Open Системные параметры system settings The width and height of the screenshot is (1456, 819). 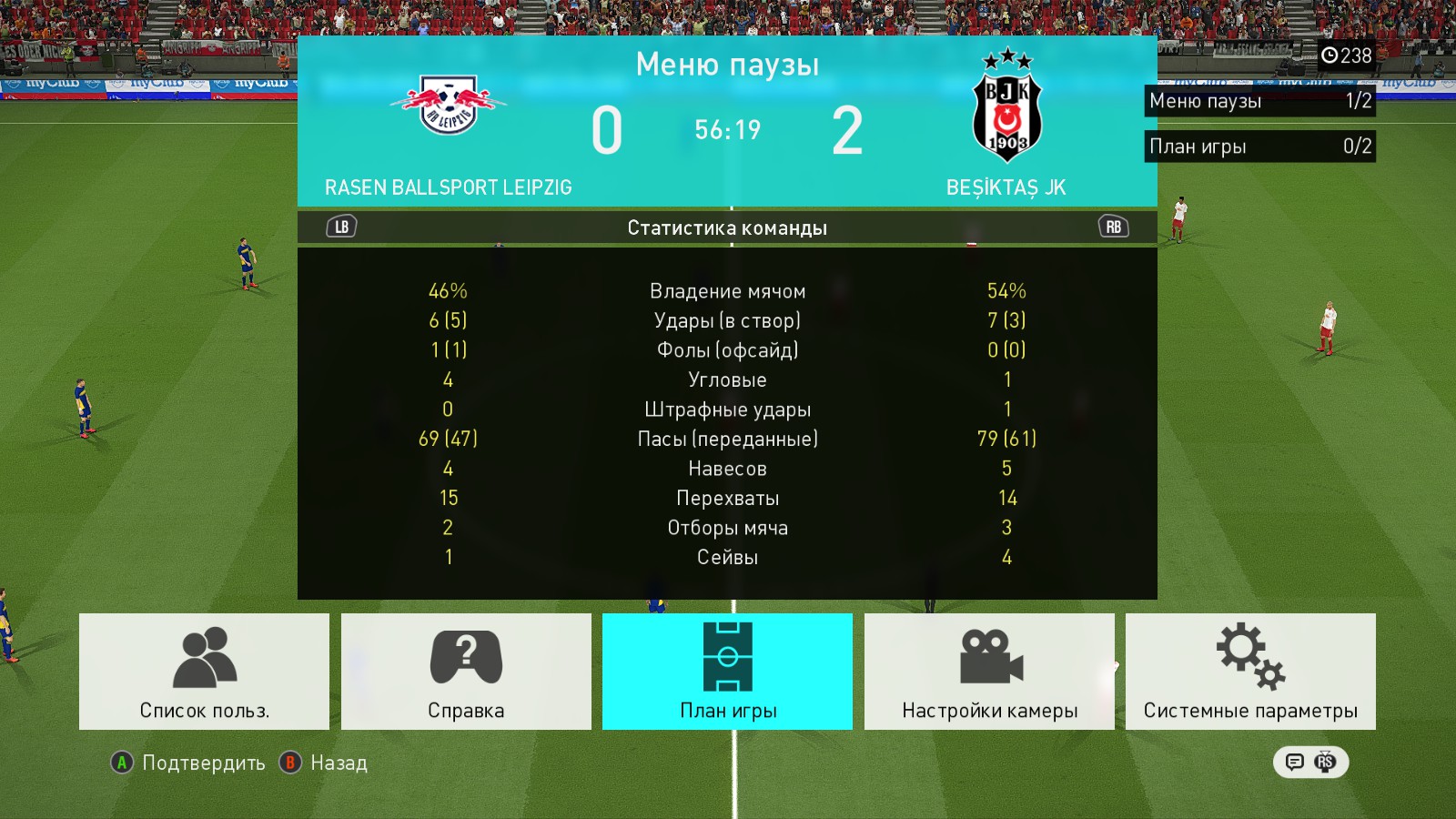(x=1250, y=672)
